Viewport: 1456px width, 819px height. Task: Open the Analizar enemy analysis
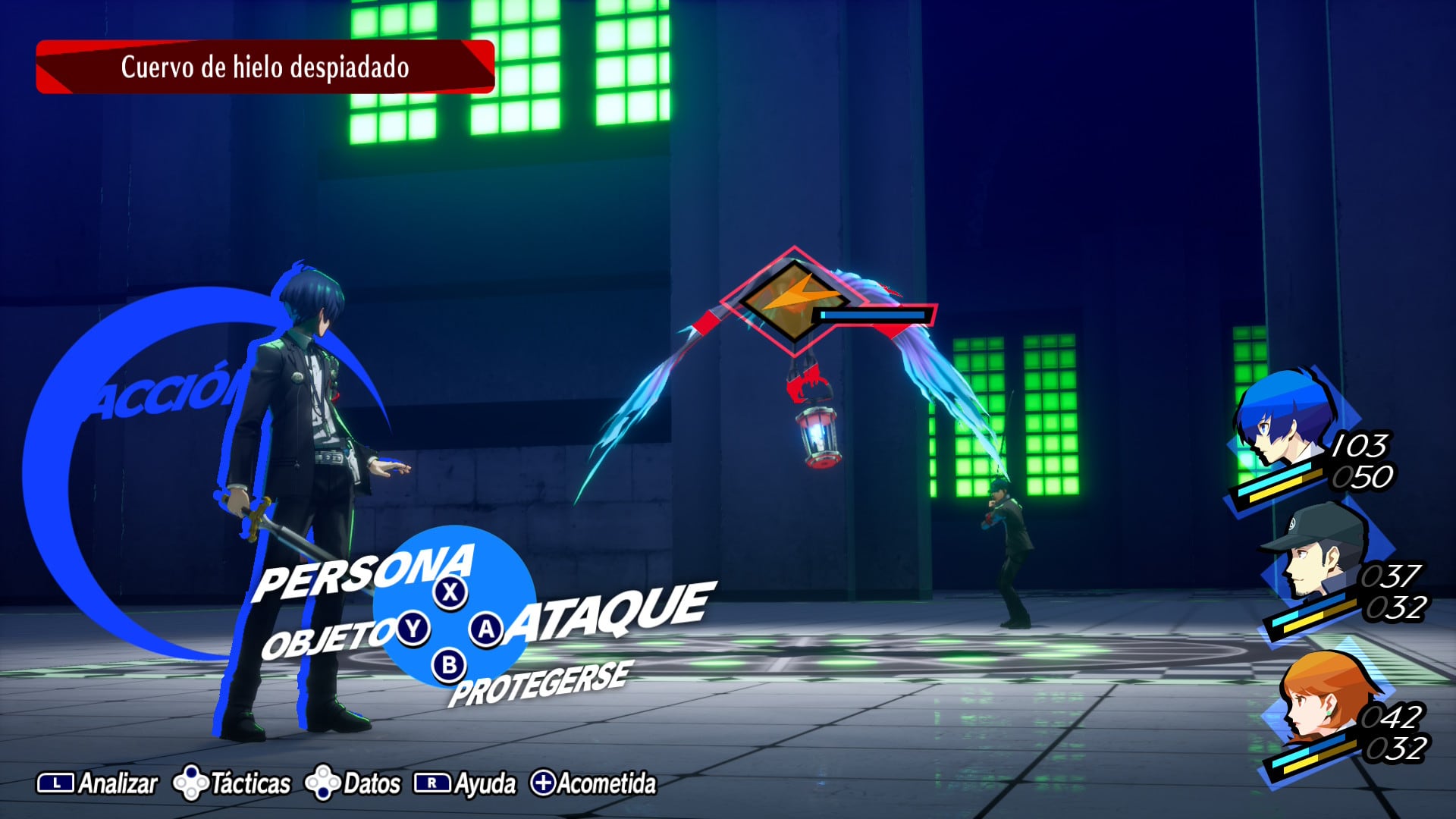click(x=99, y=783)
